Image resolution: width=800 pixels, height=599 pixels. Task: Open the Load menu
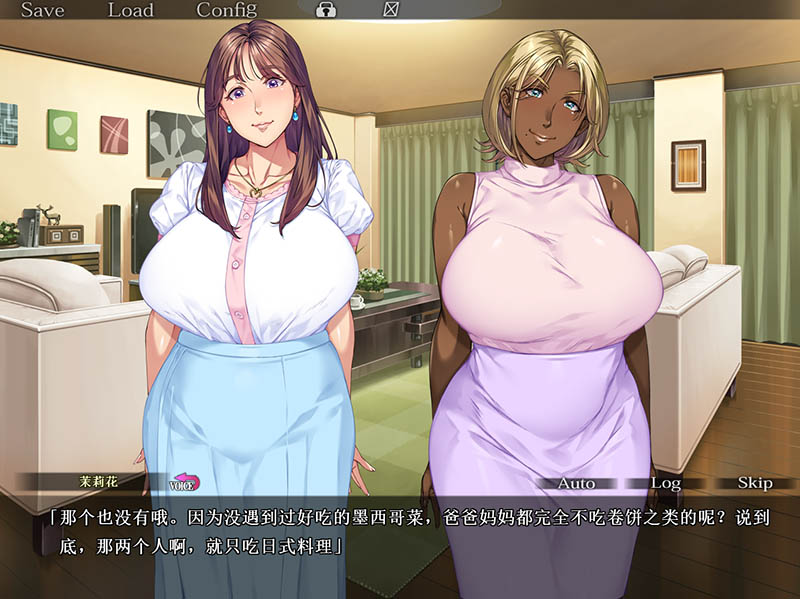(130, 11)
